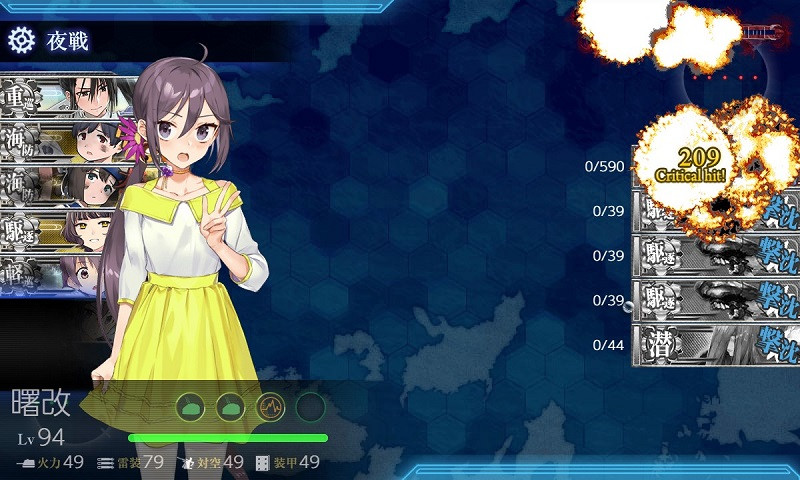
Task: Click the gear icon beside the 夜戦 title
Action: pos(21,40)
